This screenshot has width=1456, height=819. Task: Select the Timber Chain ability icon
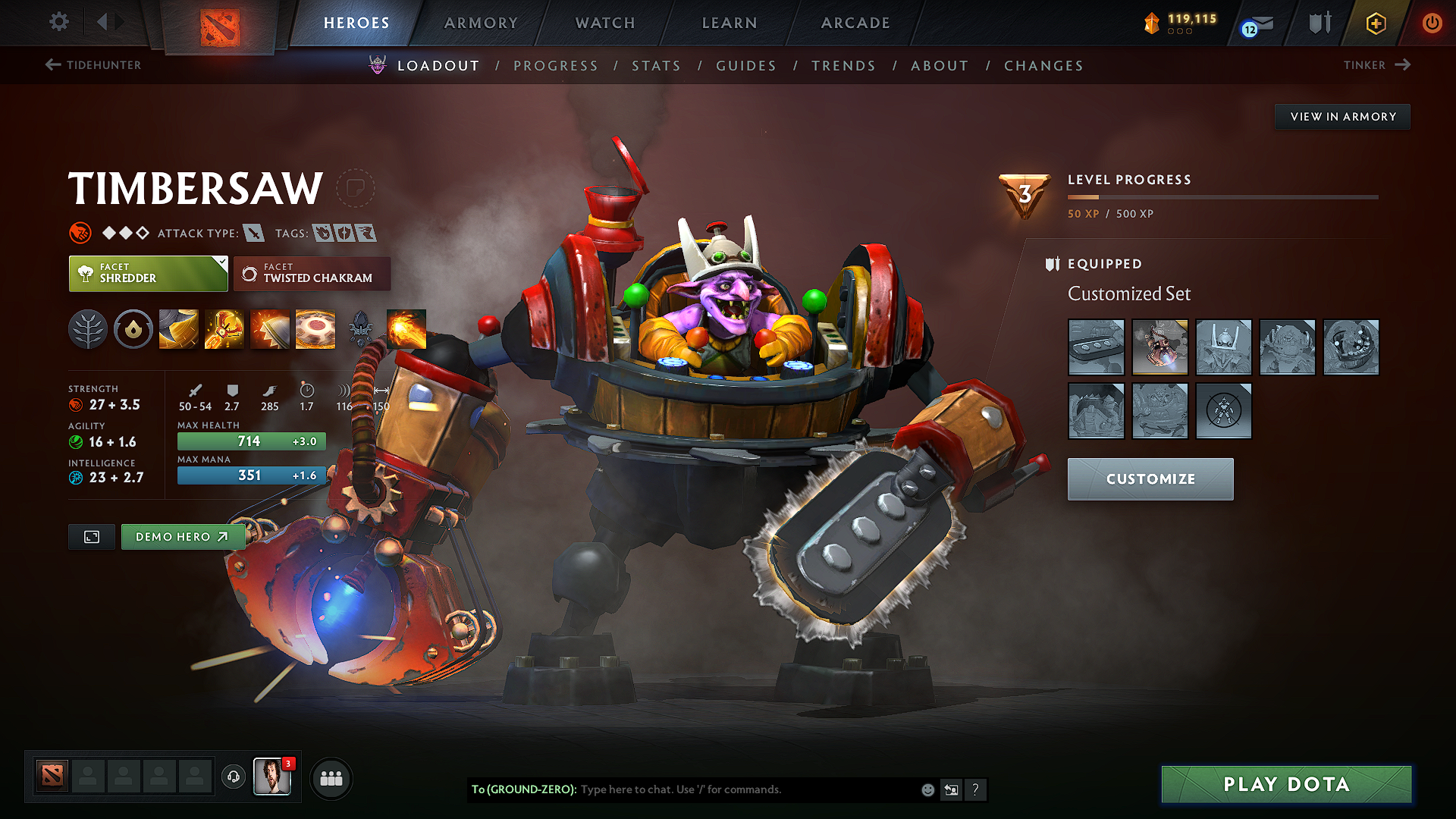click(224, 328)
